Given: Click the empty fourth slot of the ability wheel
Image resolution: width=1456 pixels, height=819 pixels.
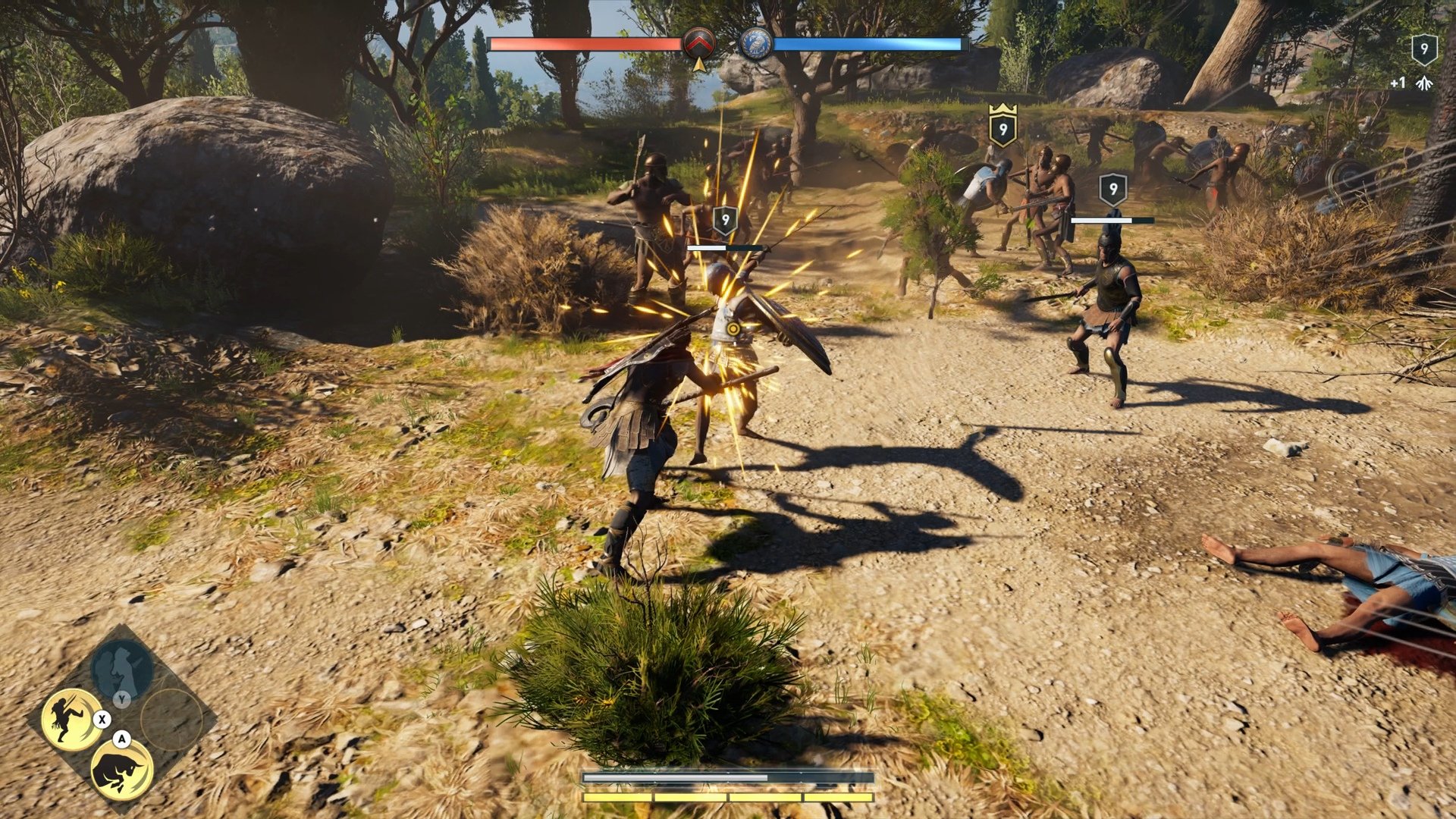Looking at the screenshot, I should (169, 719).
